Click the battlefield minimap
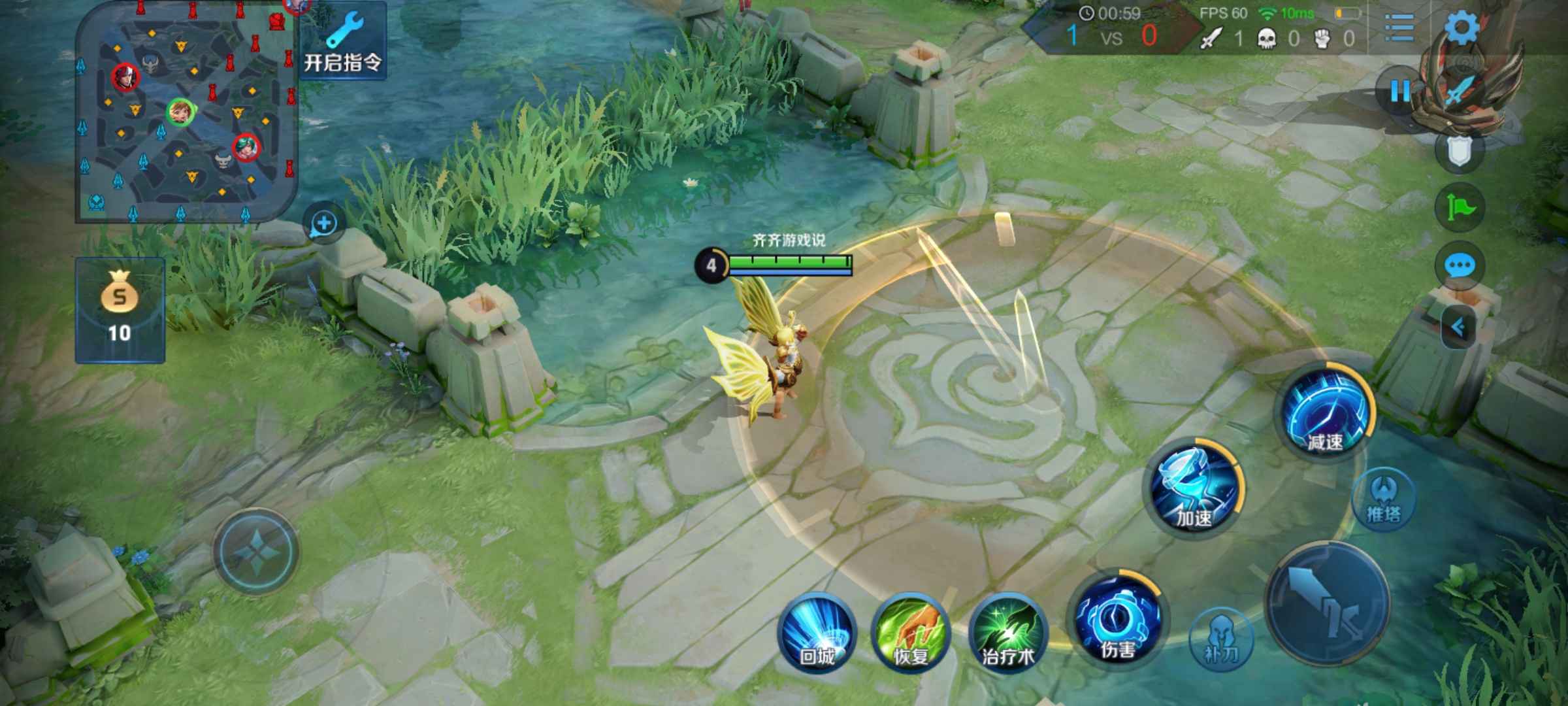This screenshot has width=1568, height=706. pos(186,112)
